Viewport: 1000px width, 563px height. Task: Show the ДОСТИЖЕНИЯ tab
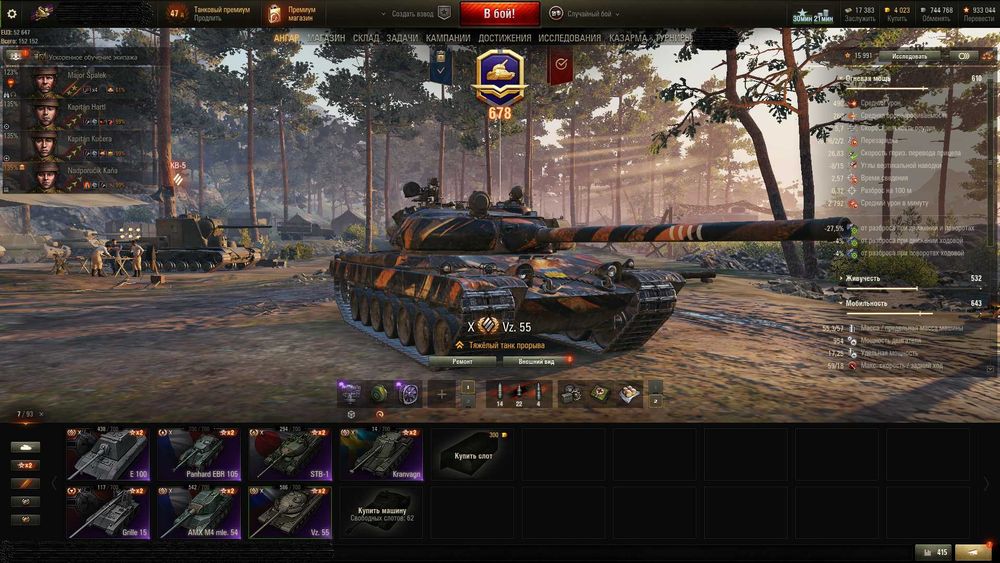[505, 38]
